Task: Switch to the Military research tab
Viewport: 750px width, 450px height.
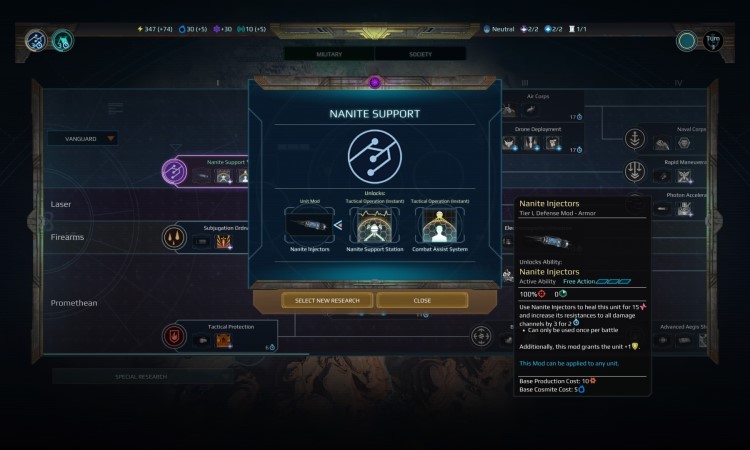Action: [329, 53]
